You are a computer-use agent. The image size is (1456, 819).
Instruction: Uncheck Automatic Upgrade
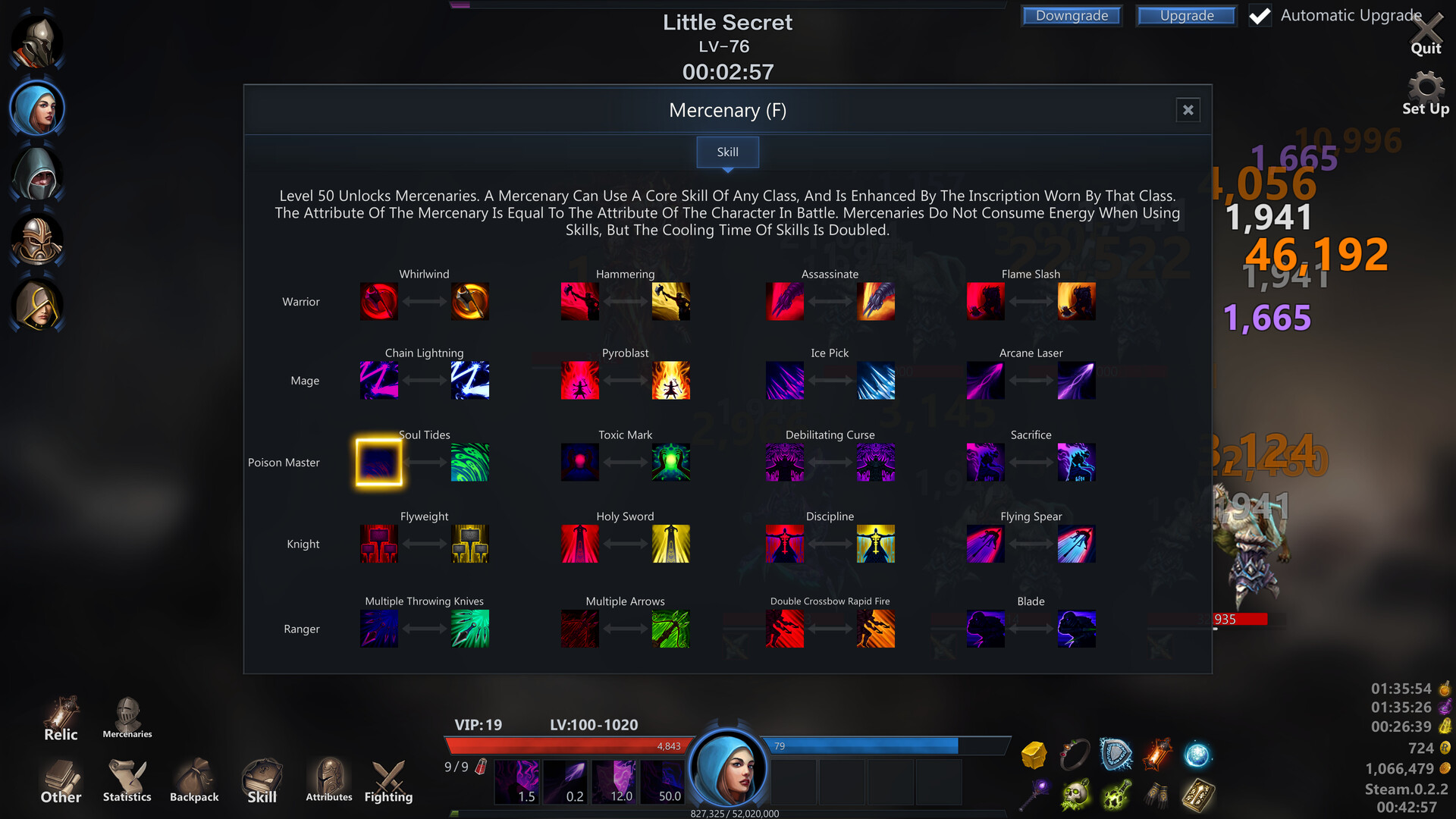point(1260,15)
